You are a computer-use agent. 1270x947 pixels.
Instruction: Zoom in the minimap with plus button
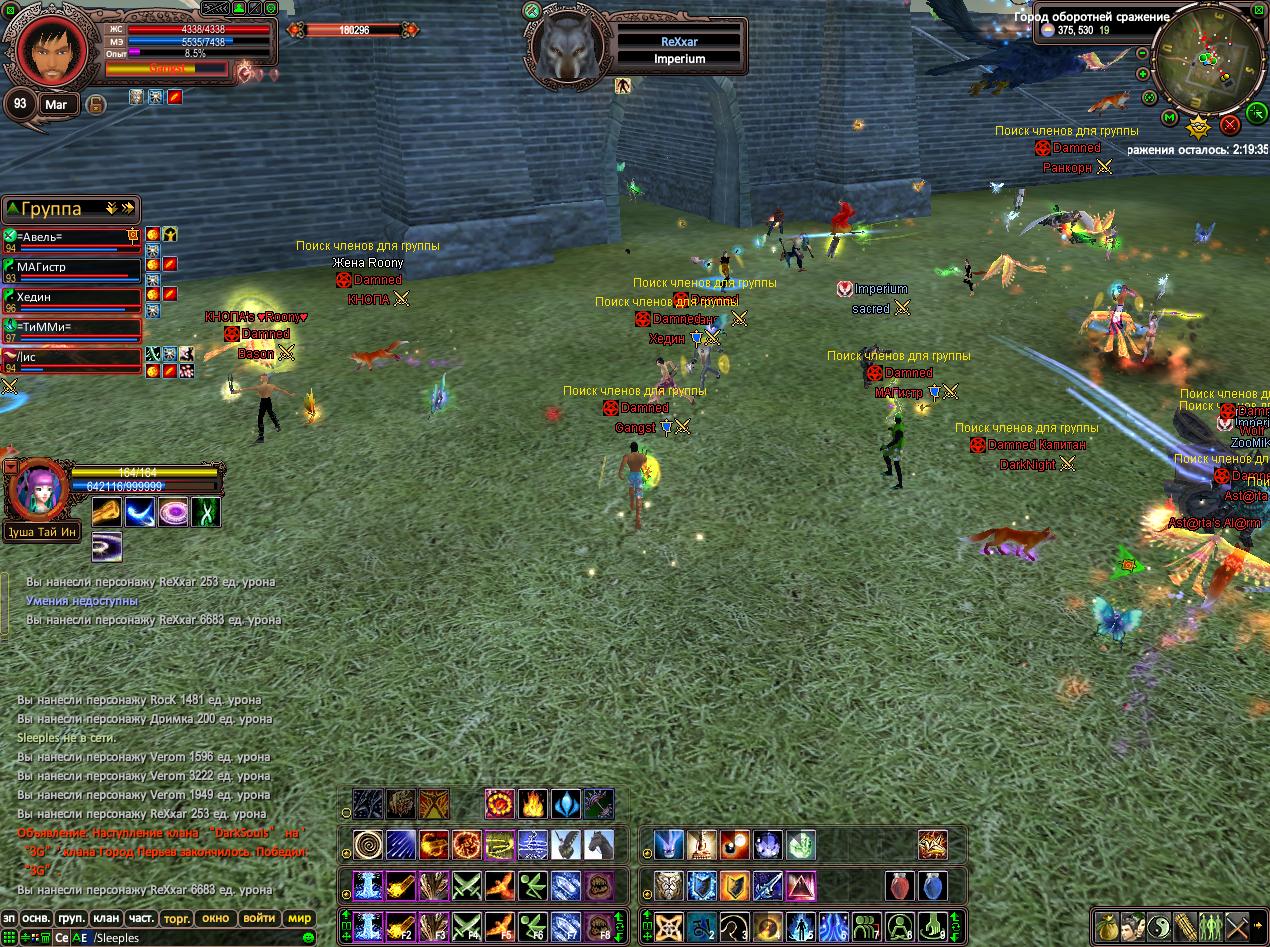point(1143,74)
